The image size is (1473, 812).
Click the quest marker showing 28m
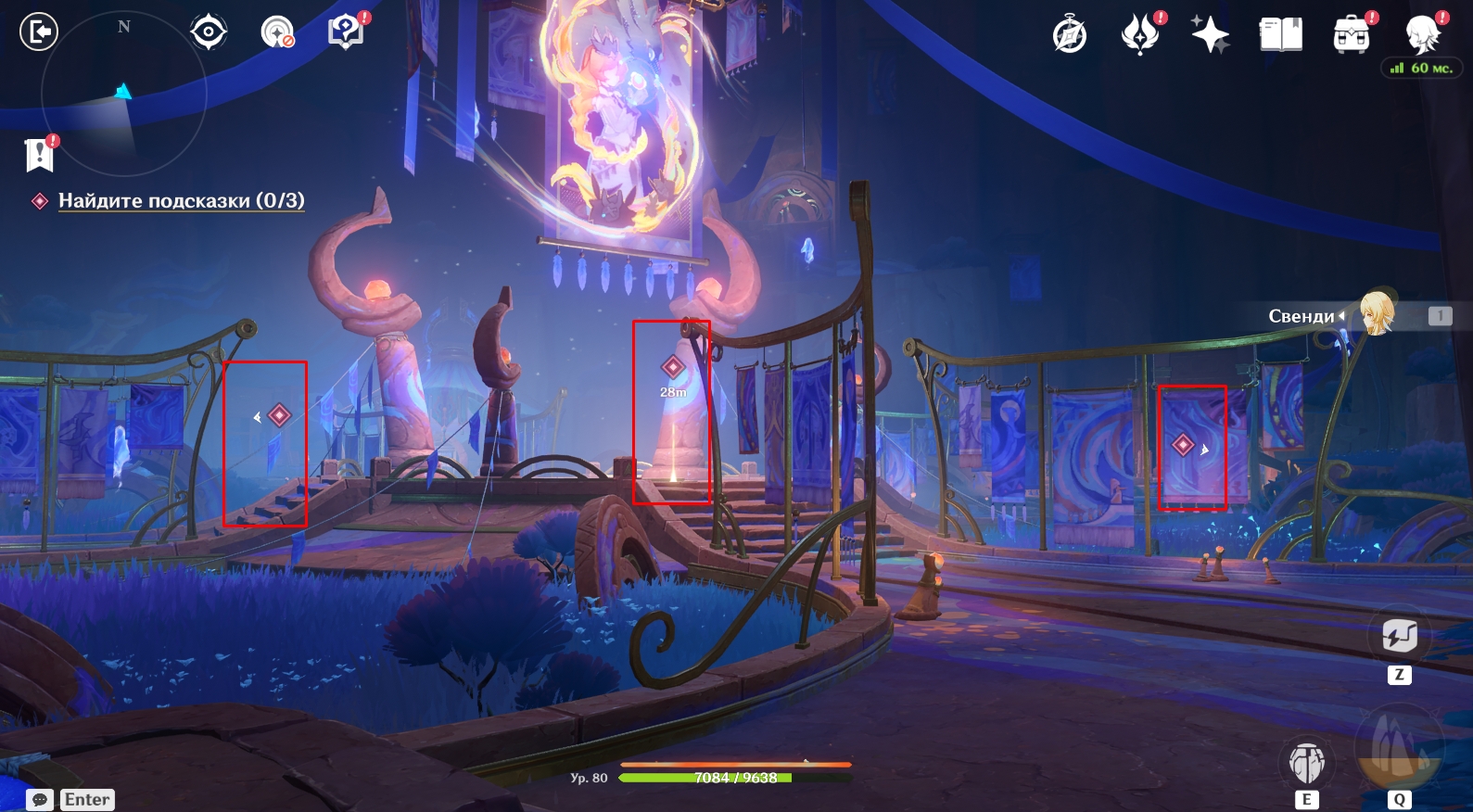673,368
